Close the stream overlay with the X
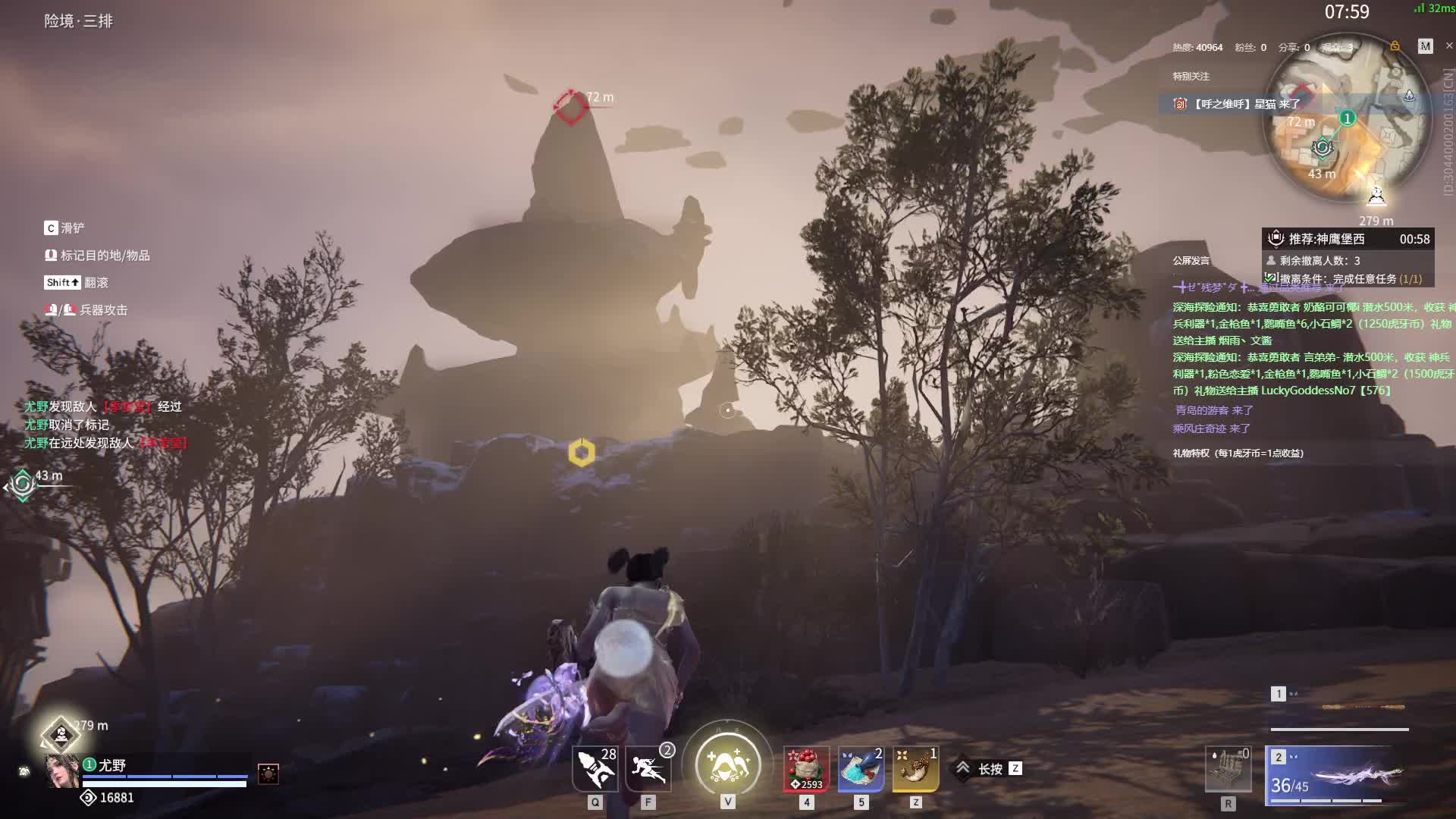The height and width of the screenshot is (819, 1456). point(1449,45)
